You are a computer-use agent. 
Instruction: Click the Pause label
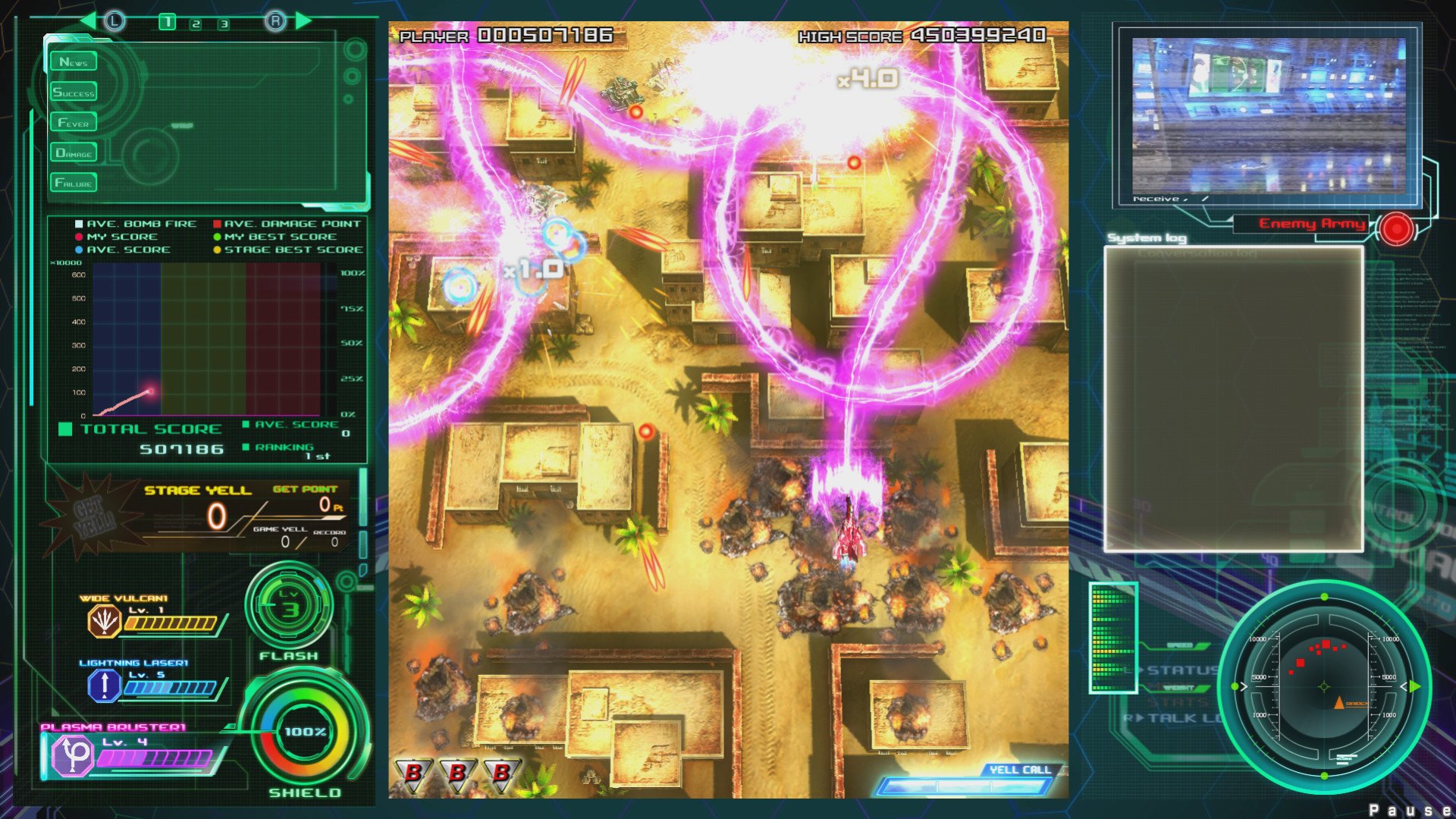(x=1410, y=810)
